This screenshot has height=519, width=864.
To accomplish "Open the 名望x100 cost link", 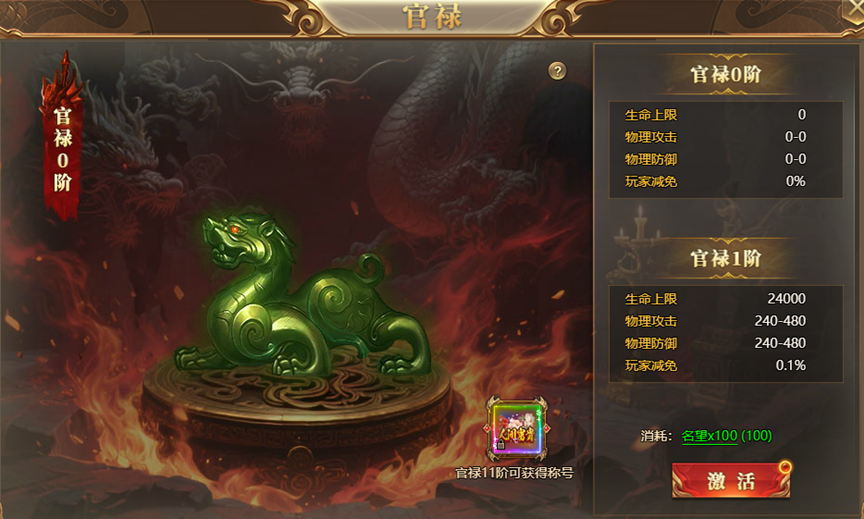I will (x=709, y=436).
